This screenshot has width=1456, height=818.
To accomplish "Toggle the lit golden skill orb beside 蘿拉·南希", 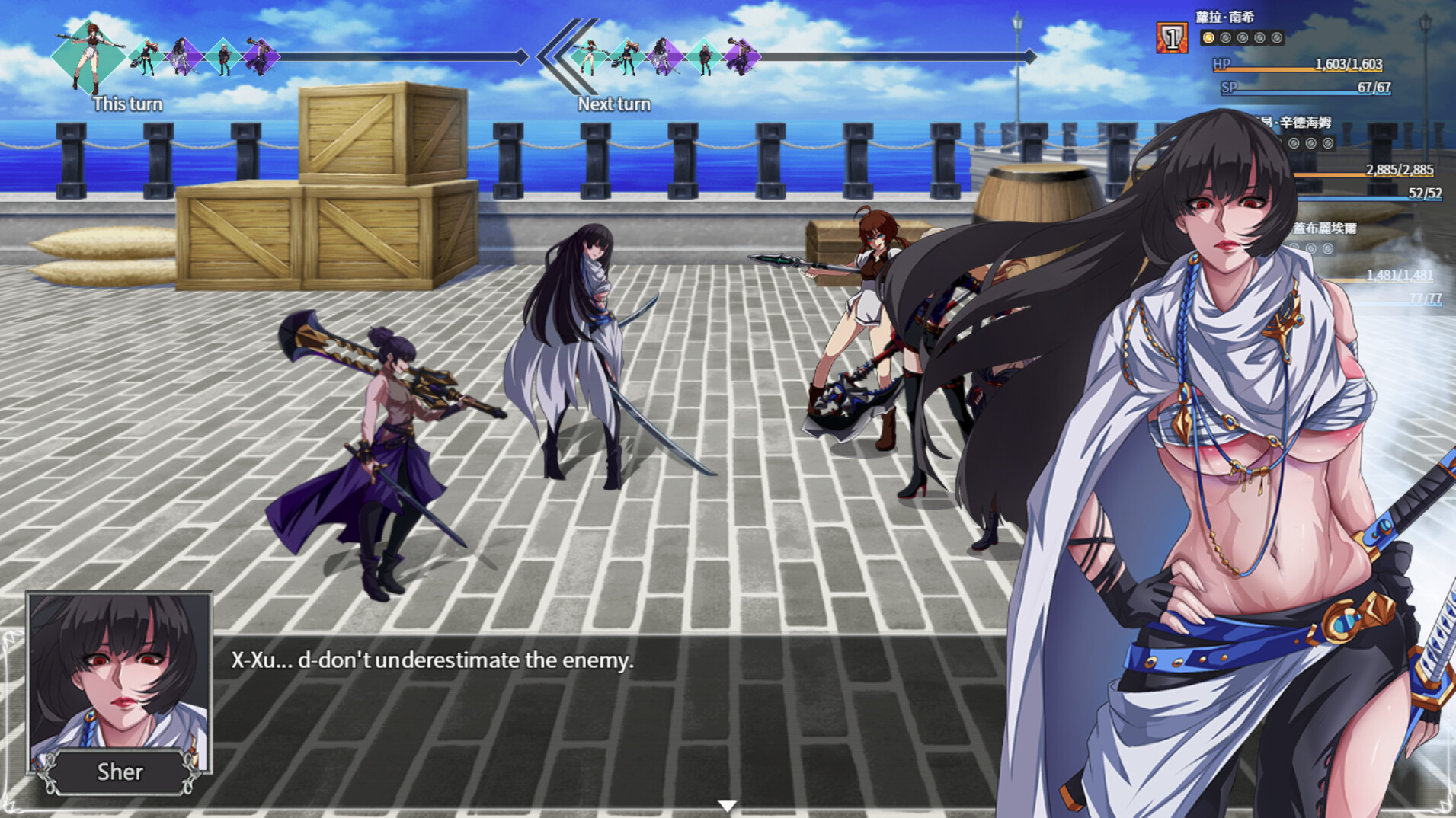I will click(x=1208, y=38).
